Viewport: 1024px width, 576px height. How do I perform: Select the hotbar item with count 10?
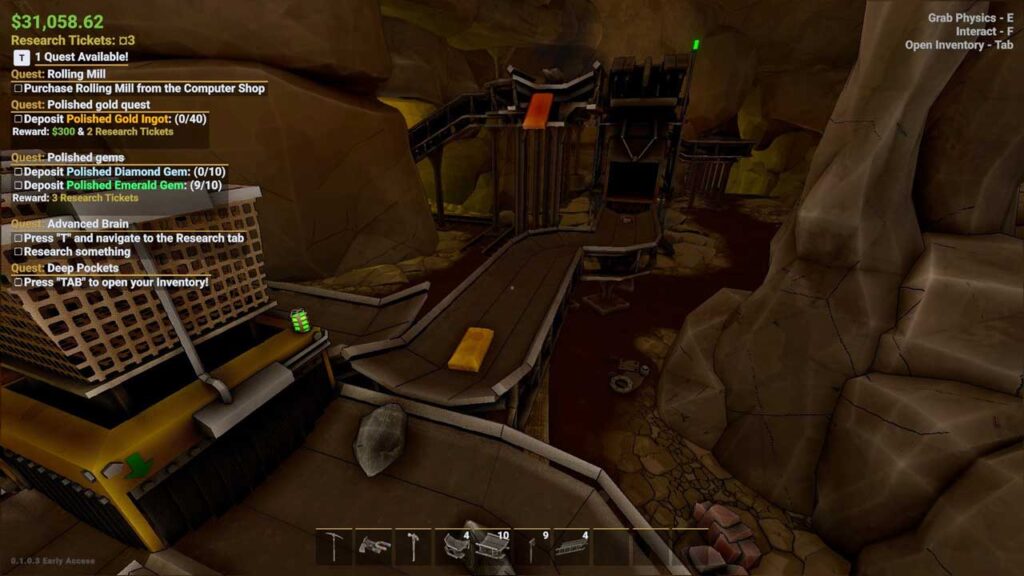pyautogui.click(x=492, y=546)
